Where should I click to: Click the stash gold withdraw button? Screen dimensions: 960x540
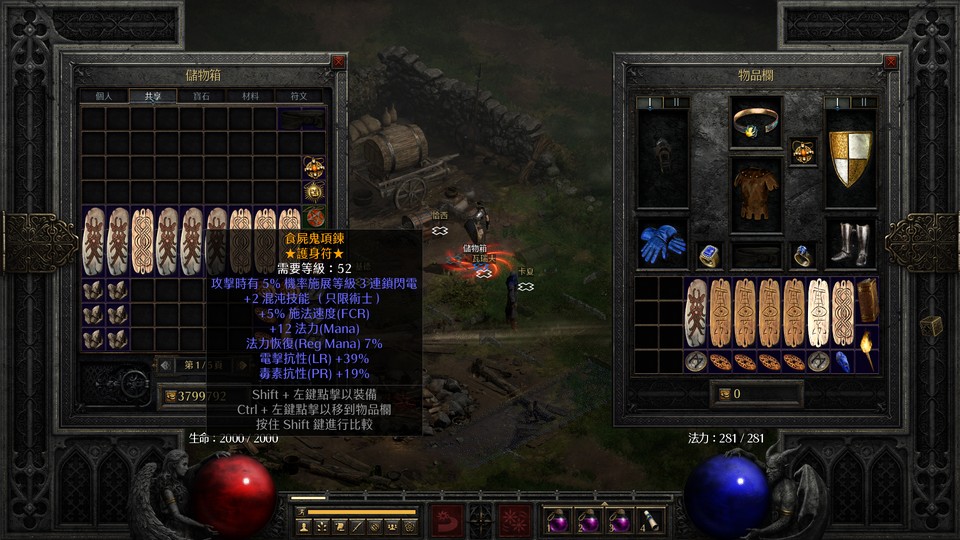pyautogui.click(x=172, y=394)
